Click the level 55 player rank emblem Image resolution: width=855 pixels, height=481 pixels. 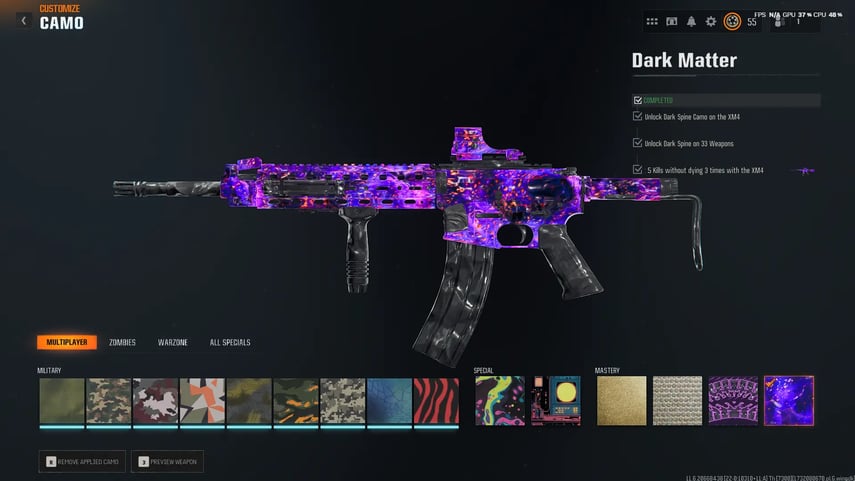tap(732, 21)
